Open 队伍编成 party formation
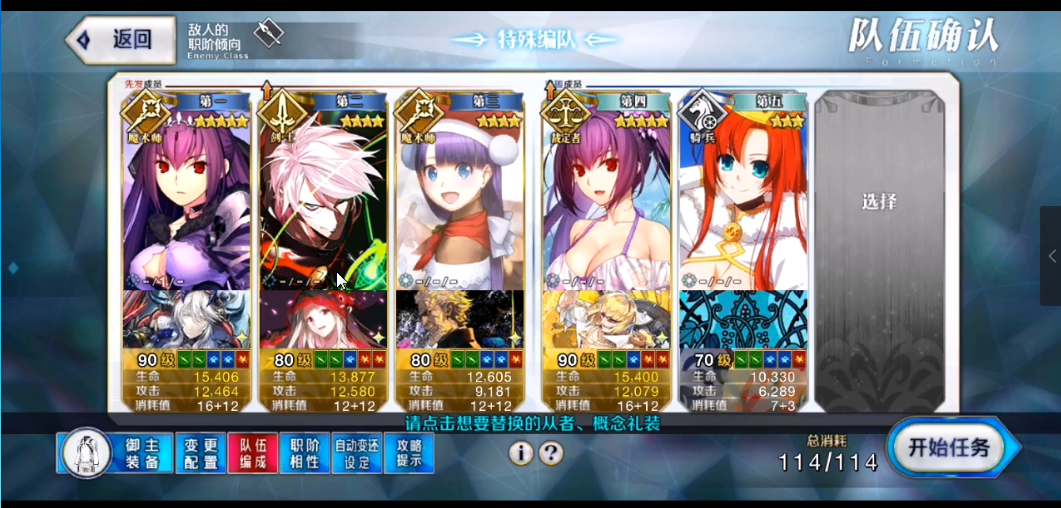 coord(252,453)
